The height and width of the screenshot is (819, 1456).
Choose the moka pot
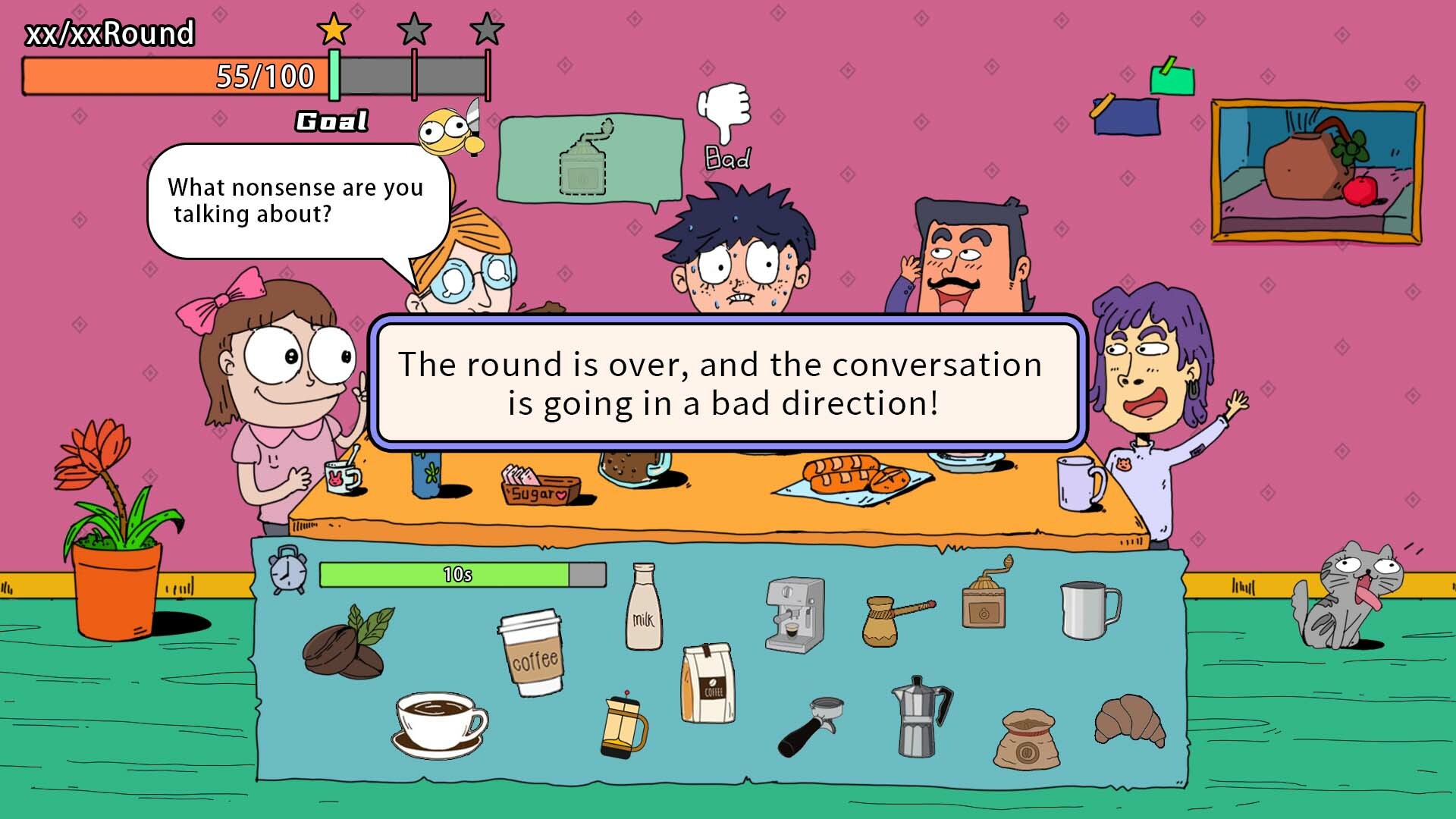920,716
